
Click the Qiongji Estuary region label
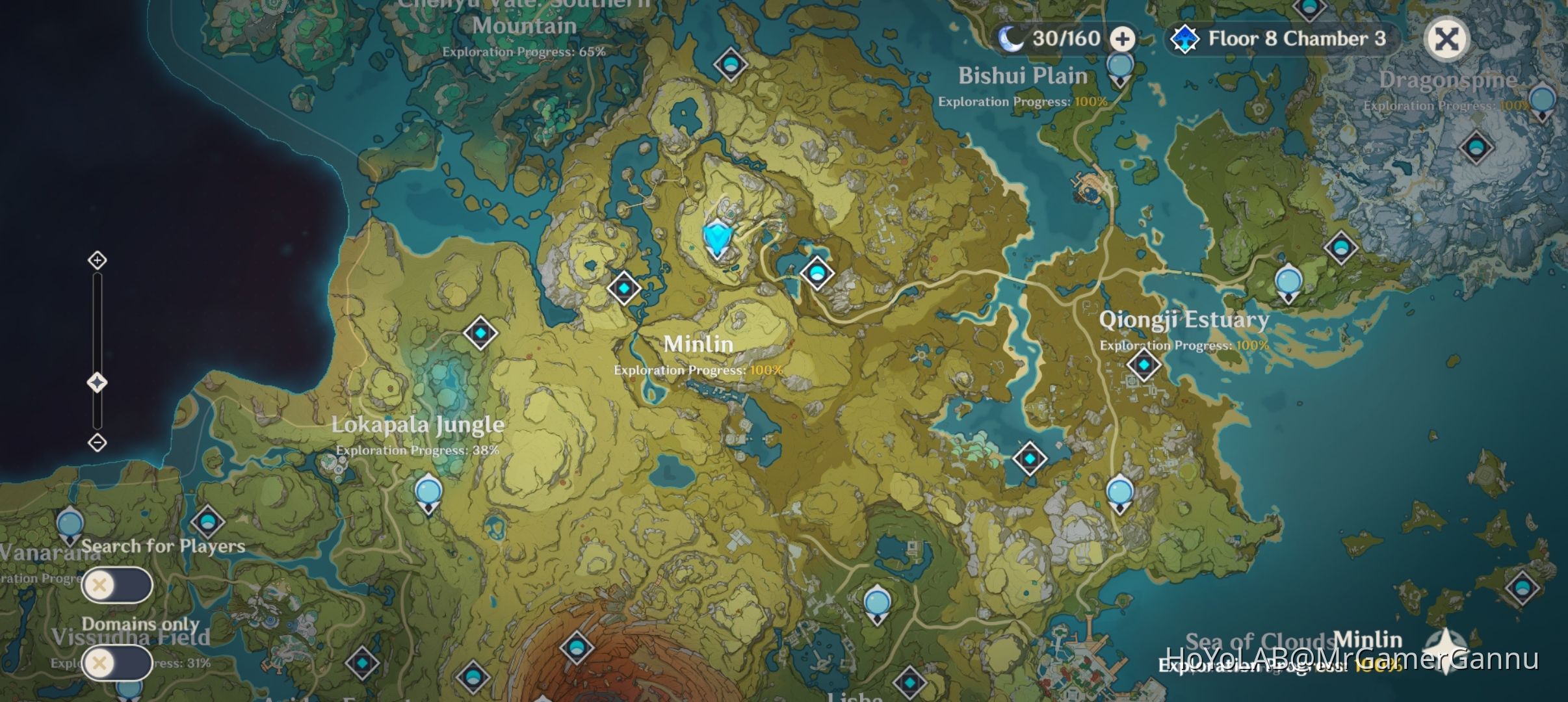click(x=1184, y=320)
